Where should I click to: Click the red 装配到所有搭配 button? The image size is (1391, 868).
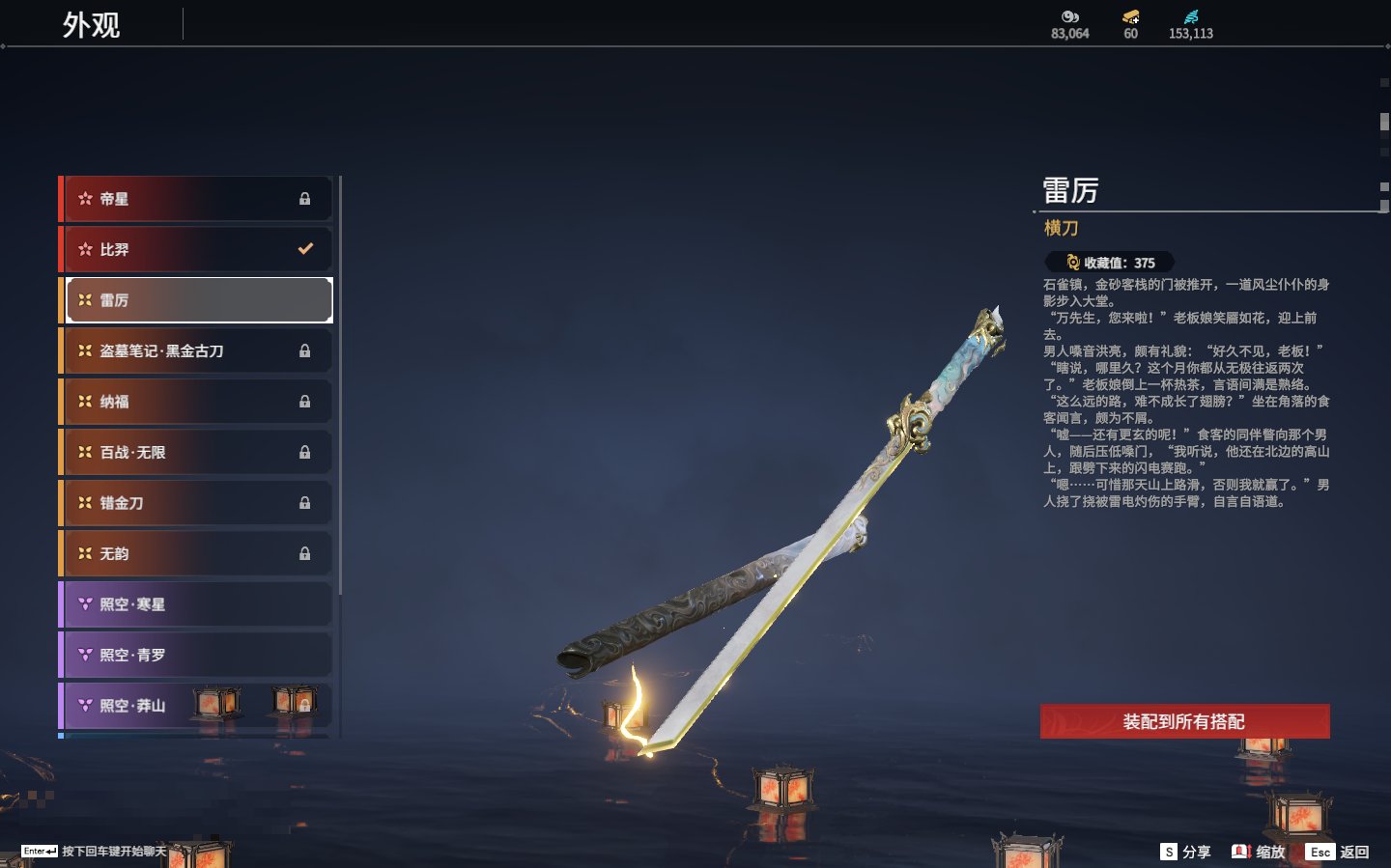click(x=1184, y=721)
